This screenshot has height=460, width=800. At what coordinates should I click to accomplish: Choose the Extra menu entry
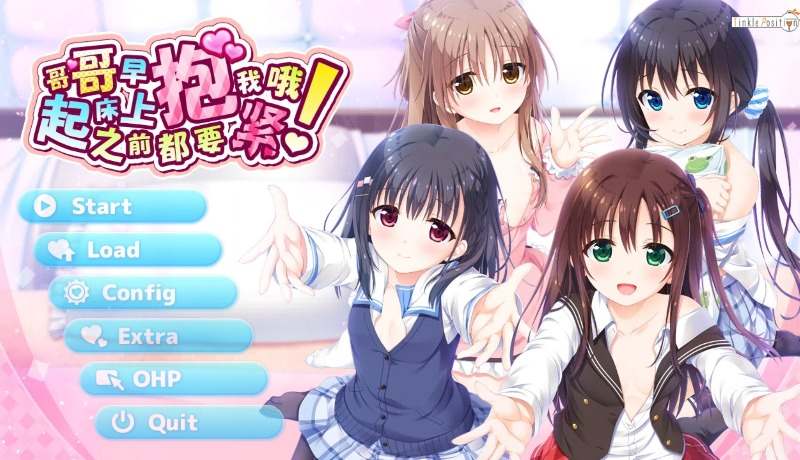click(157, 336)
